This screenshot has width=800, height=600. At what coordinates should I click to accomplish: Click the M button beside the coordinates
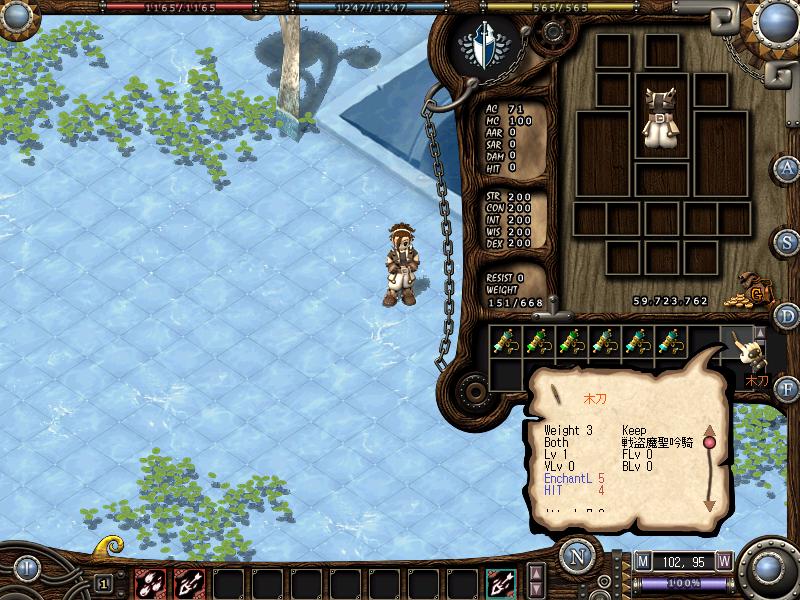pos(642,562)
